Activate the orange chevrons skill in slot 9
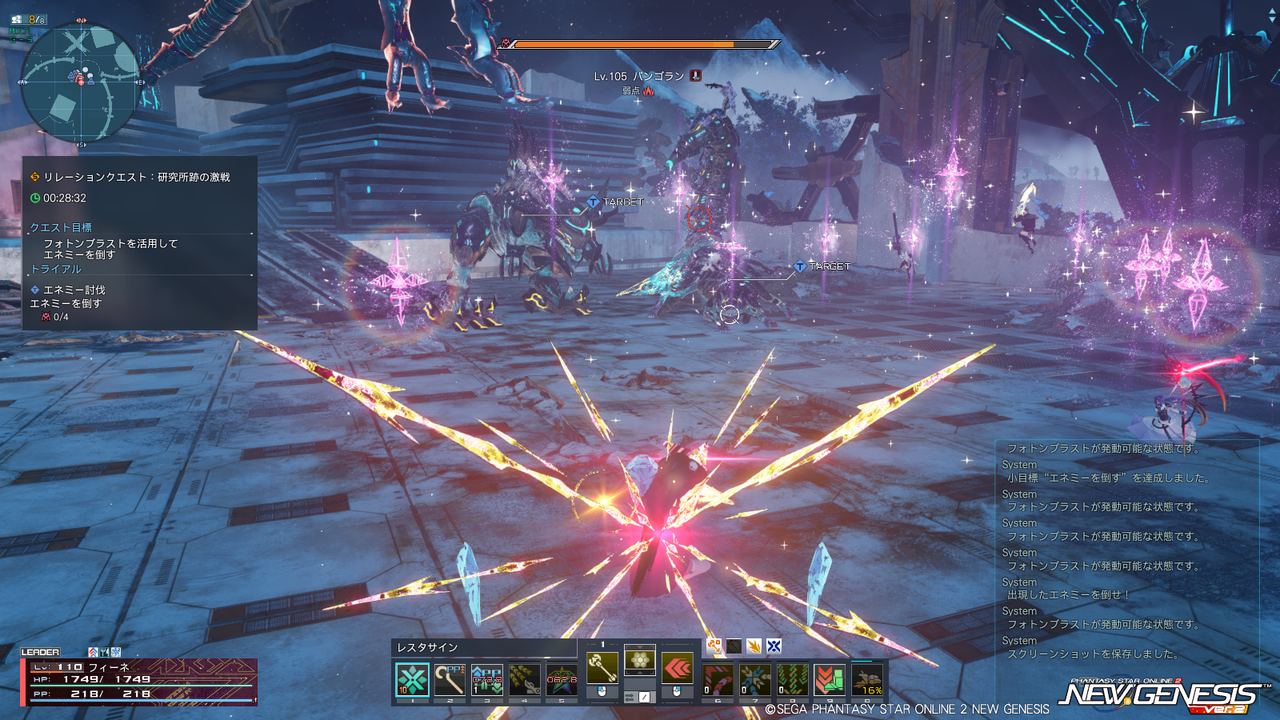The height and width of the screenshot is (720, 1280). click(829, 680)
